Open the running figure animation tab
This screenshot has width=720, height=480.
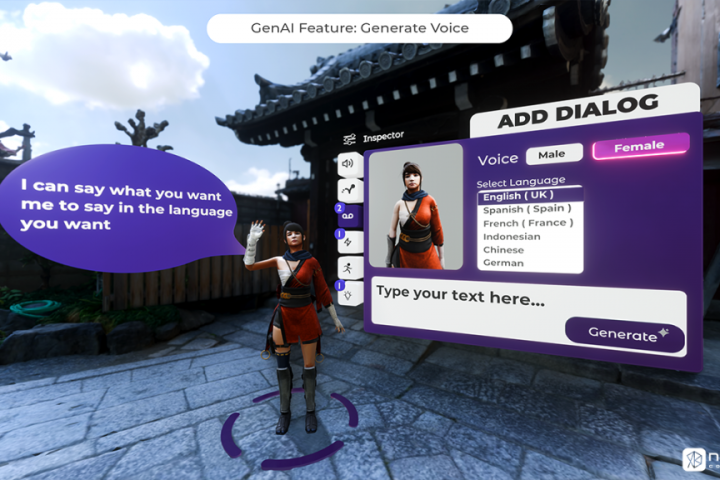[x=348, y=267]
